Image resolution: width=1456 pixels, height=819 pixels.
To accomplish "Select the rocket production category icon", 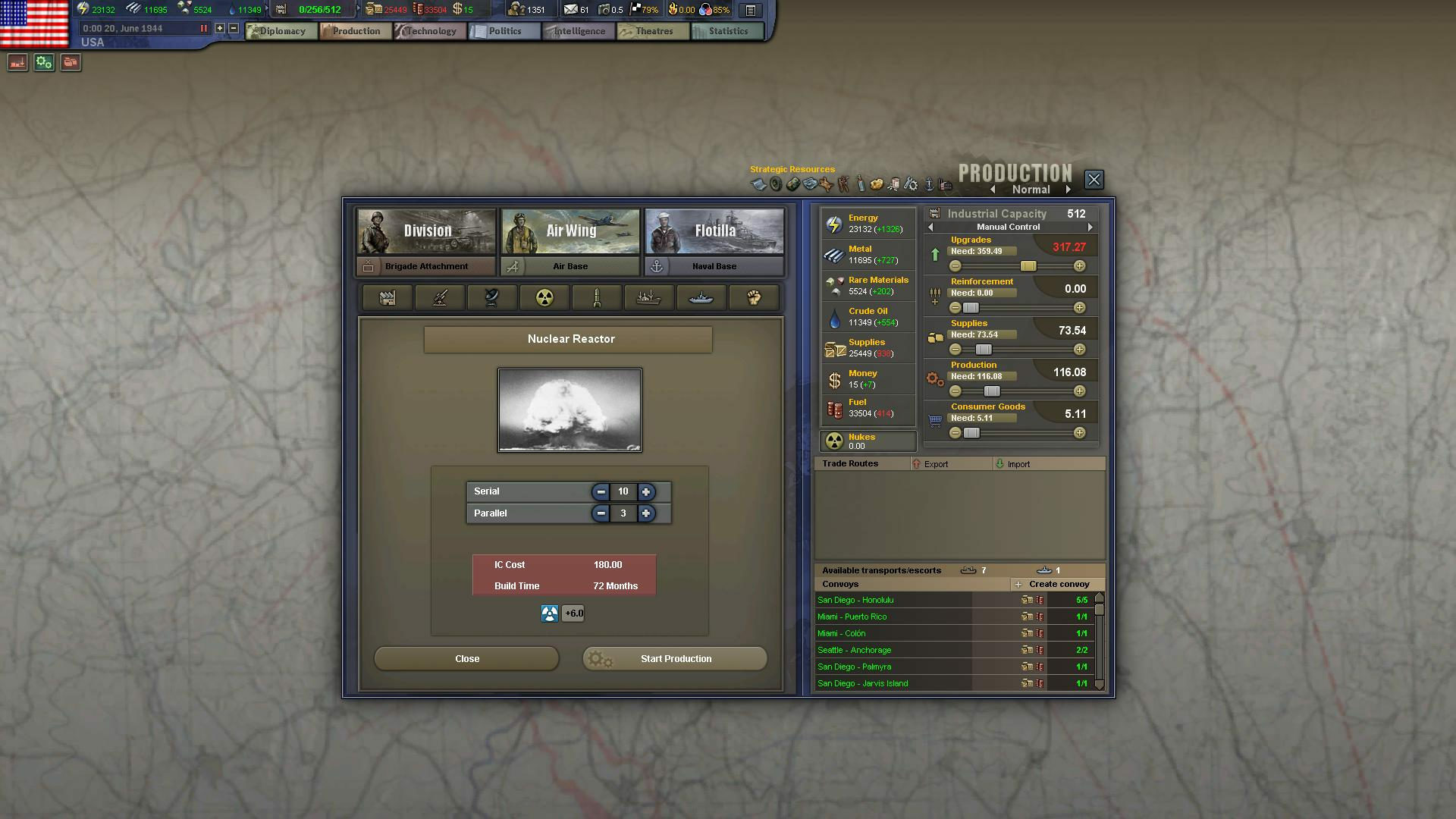I will (x=597, y=297).
